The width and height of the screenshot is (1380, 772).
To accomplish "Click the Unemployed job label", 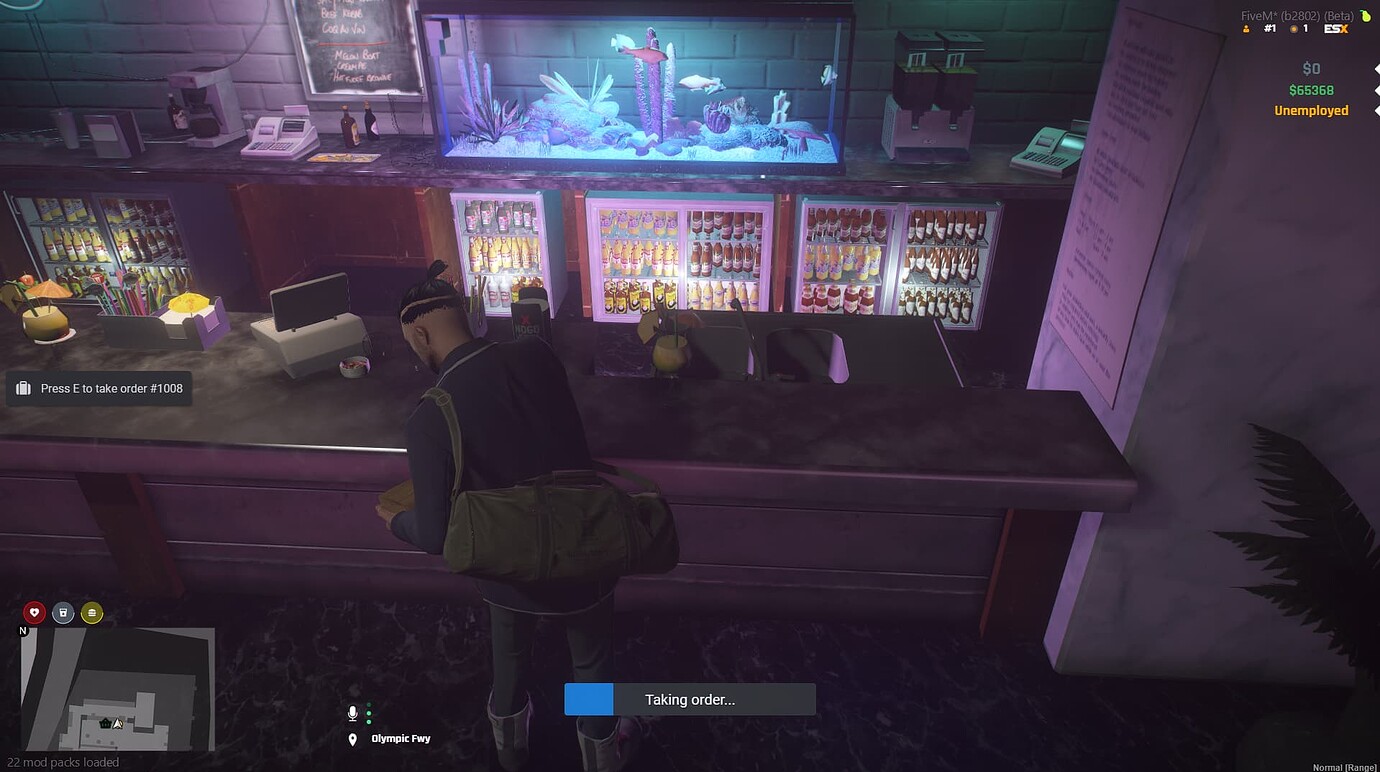I will (x=1310, y=110).
